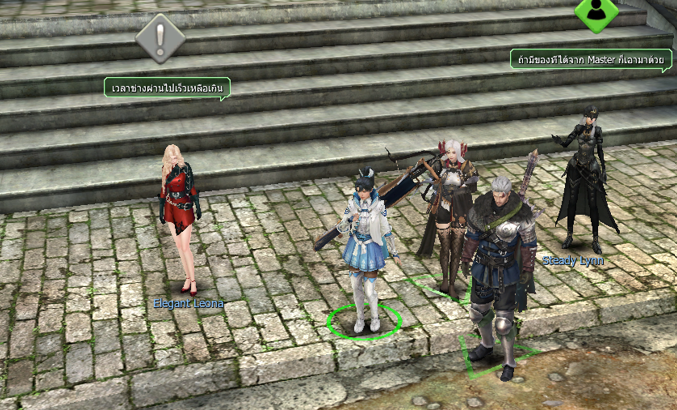Click the gray exclamation quest marker
The image size is (677, 410).
coord(160,38)
